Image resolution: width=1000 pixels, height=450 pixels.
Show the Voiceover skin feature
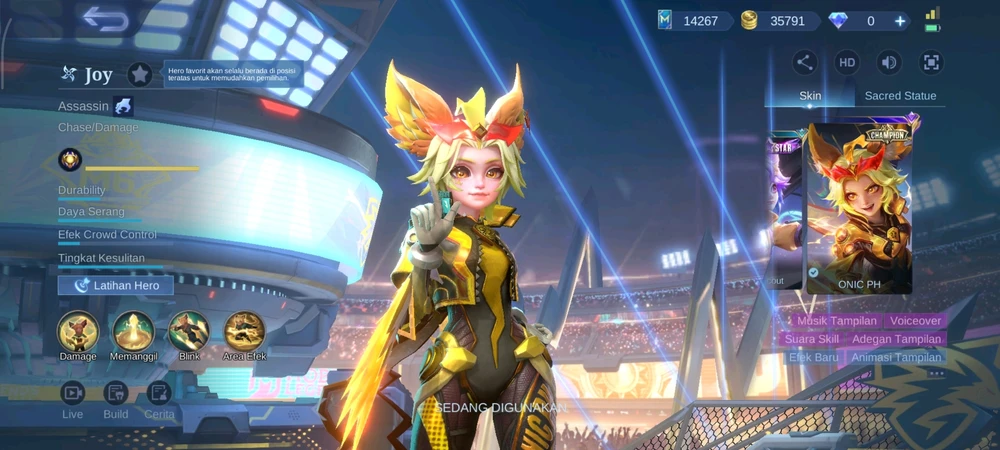click(916, 321)
